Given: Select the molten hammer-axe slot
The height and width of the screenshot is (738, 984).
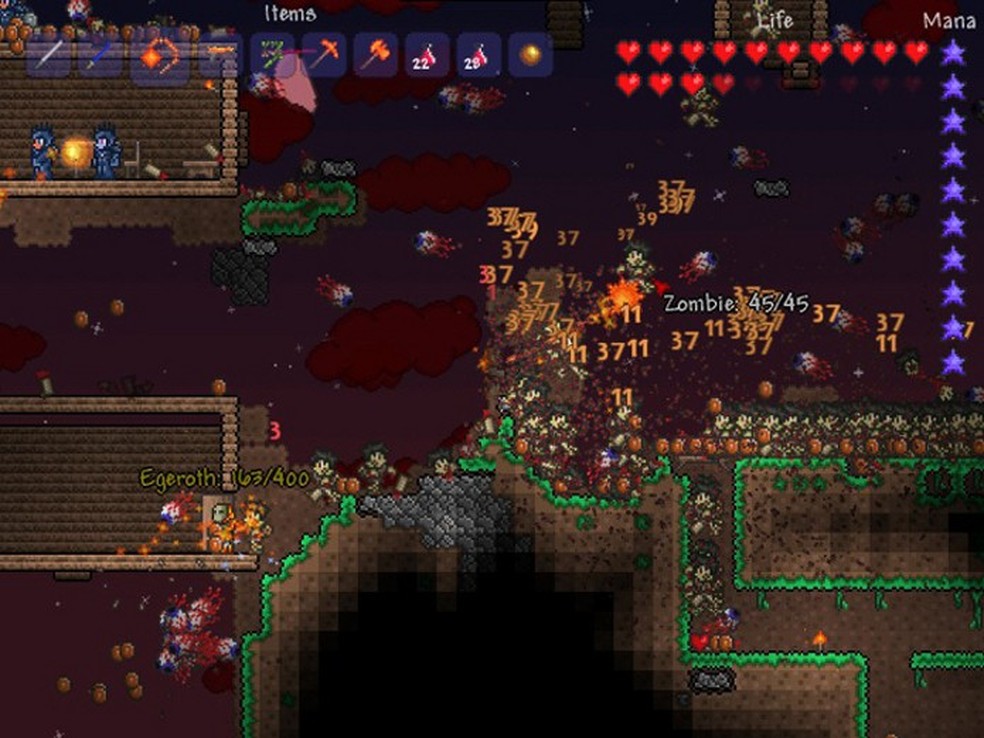Looking at the screenshot, I should click(x=376, y=55).
